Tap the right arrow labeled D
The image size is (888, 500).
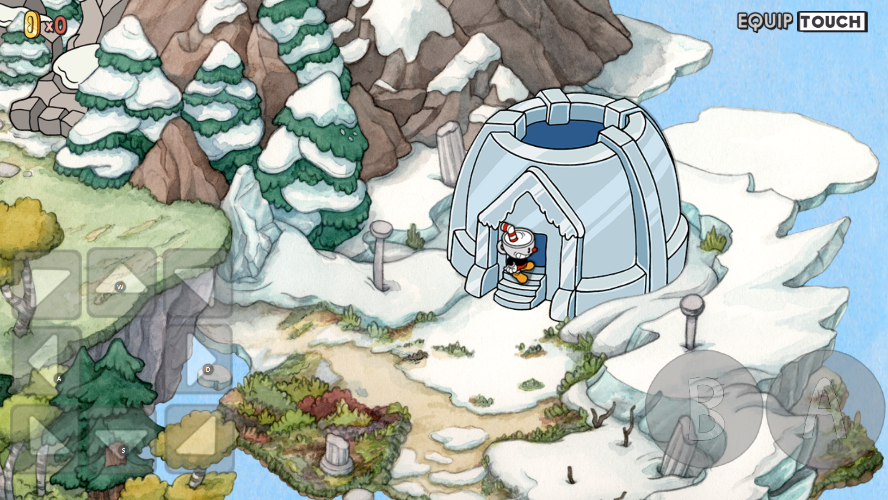[200, 360]
